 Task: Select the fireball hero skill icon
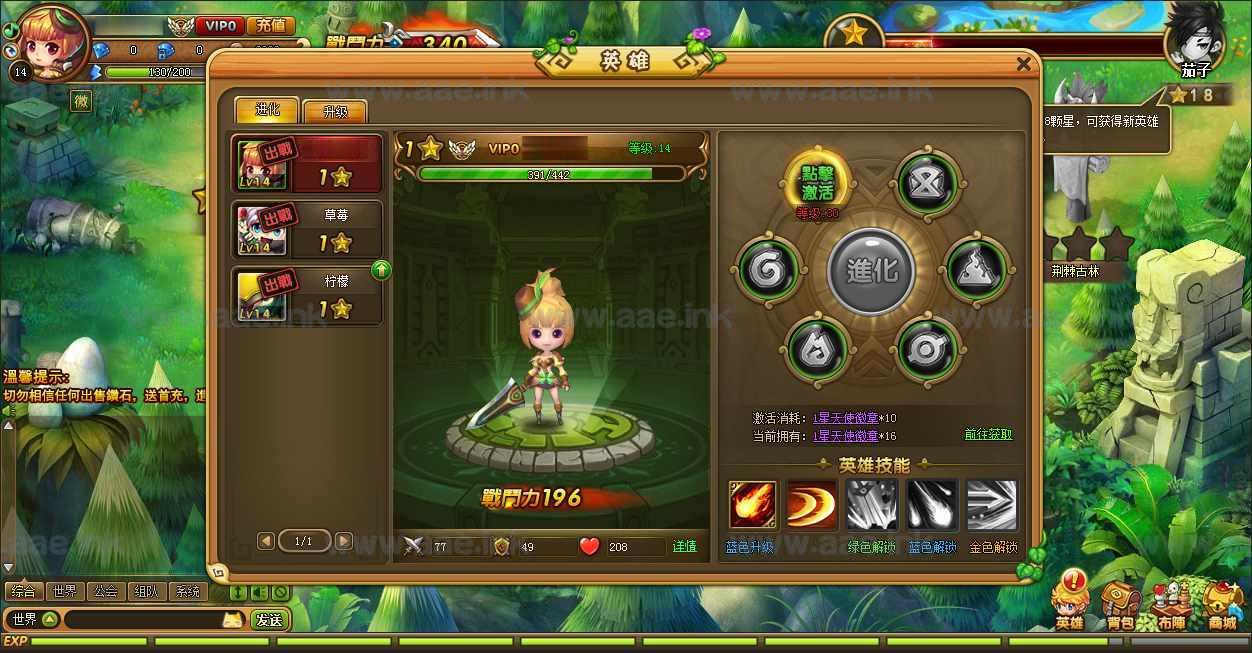(753, 505)
